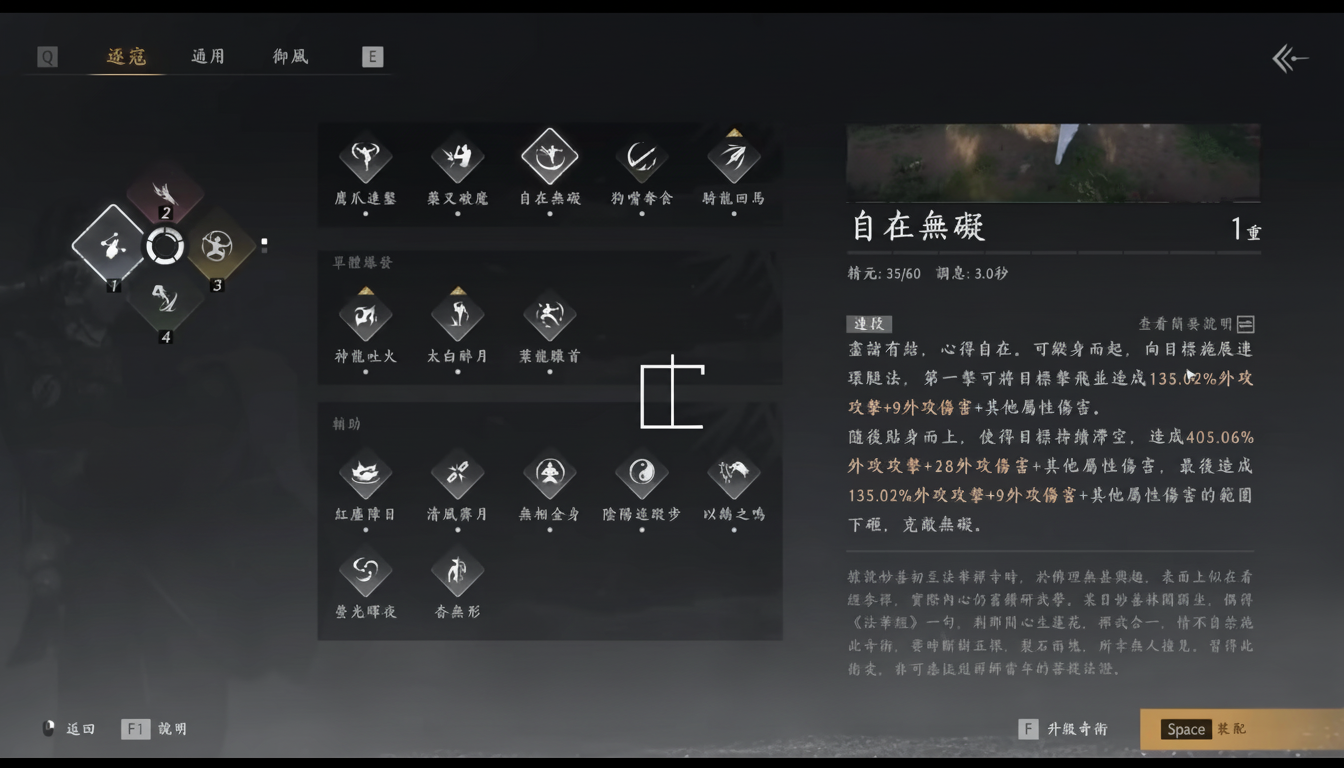Open the 自在無礙 skill details
This screenshot has height=768, width=1344.
[549, 156]
